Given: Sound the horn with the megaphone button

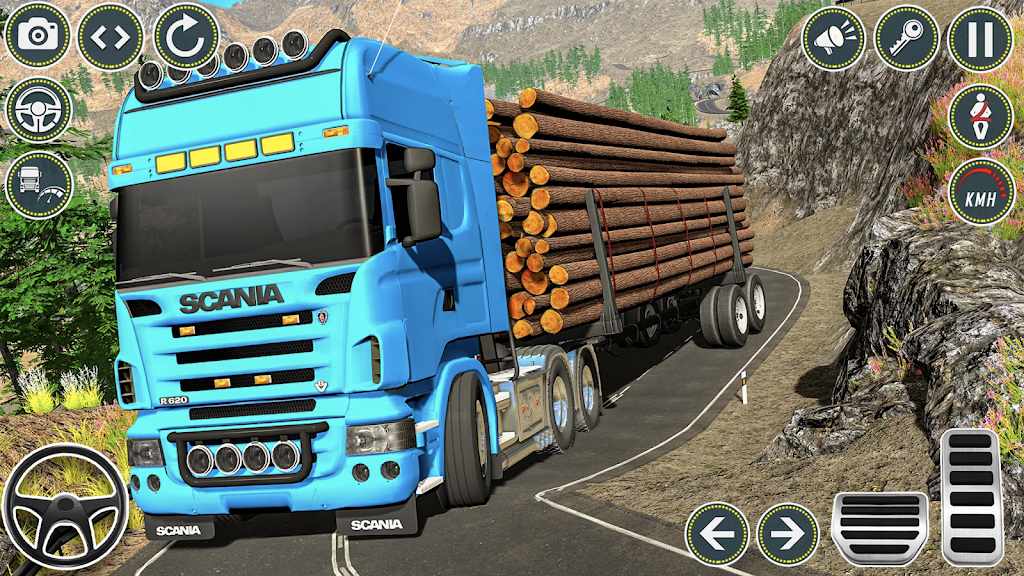Looking at the screenshot, I should click(x=834, y=39).
